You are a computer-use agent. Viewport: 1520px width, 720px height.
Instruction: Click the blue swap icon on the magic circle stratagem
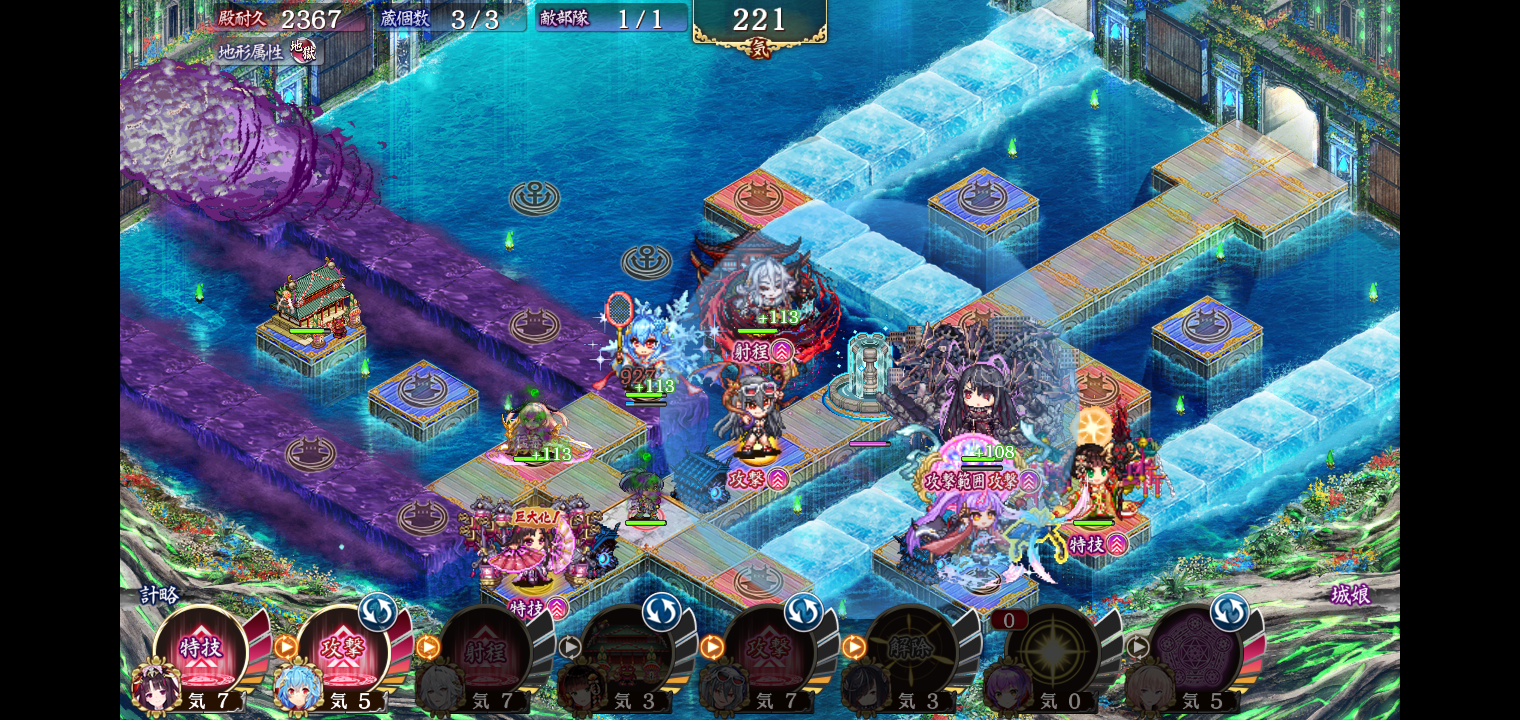coord(1229,612)
